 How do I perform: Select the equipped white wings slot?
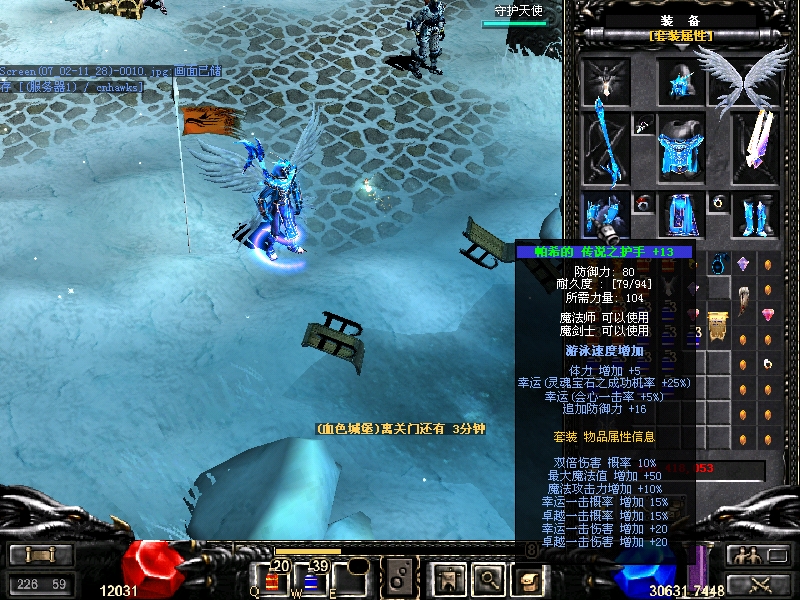point(745,80)
